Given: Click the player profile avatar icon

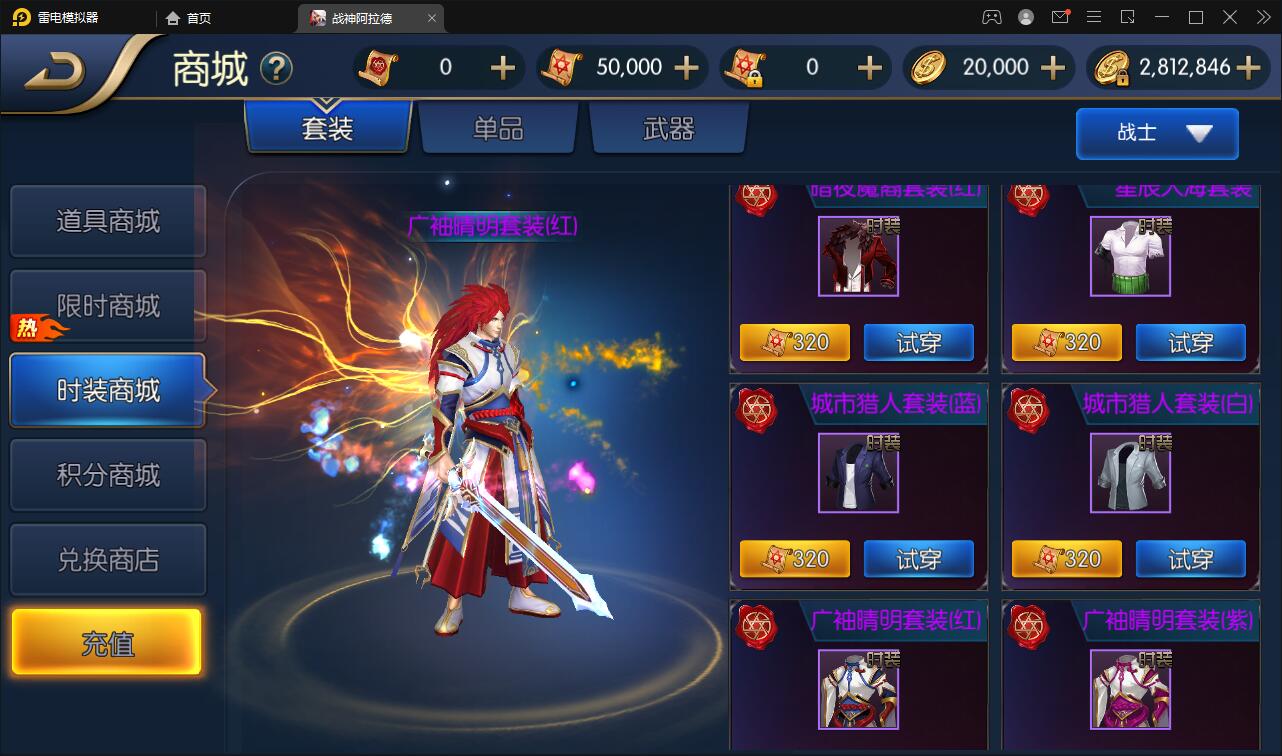Looking at the screenshot, I should pyautogui.click(x=1025, y=17).
